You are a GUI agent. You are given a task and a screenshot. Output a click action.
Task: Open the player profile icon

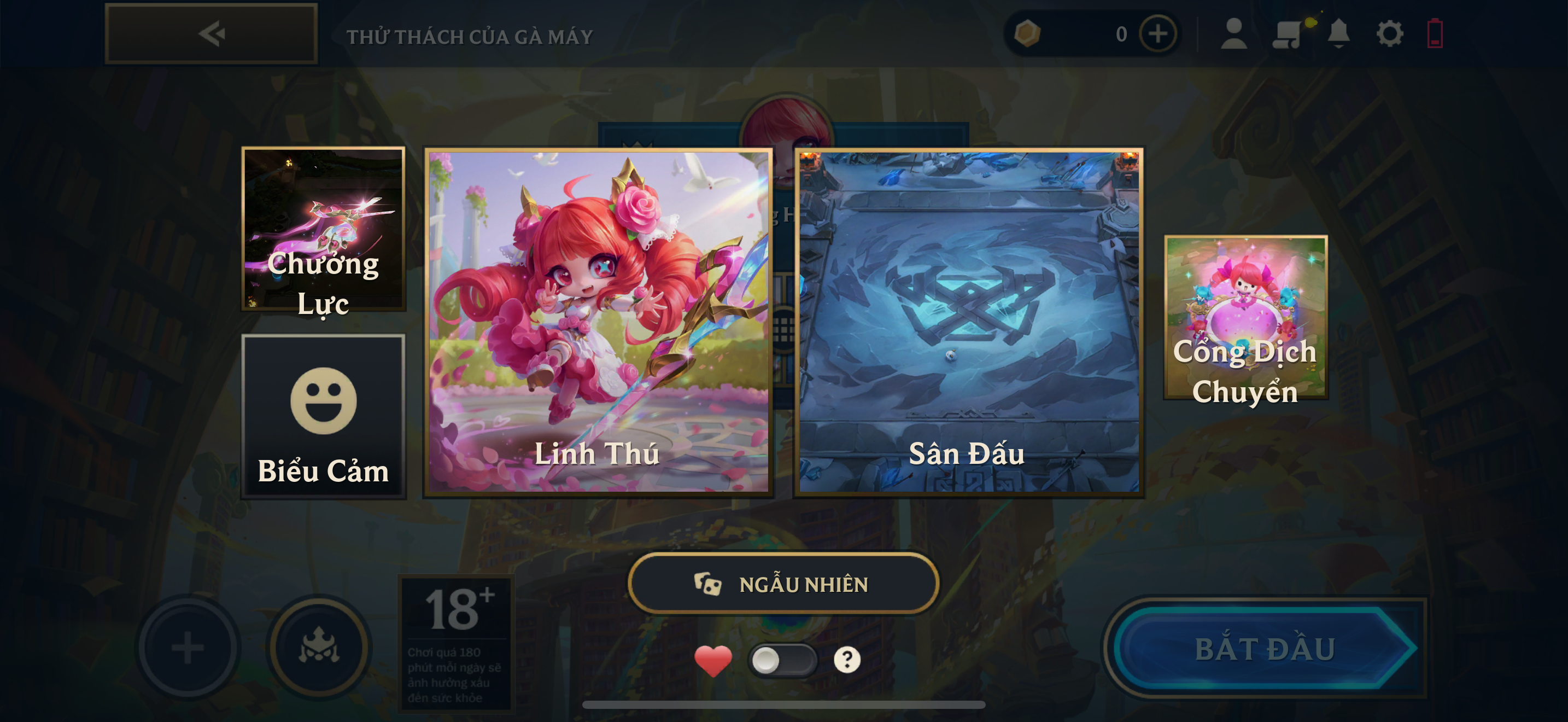(x=1234, y=33)
